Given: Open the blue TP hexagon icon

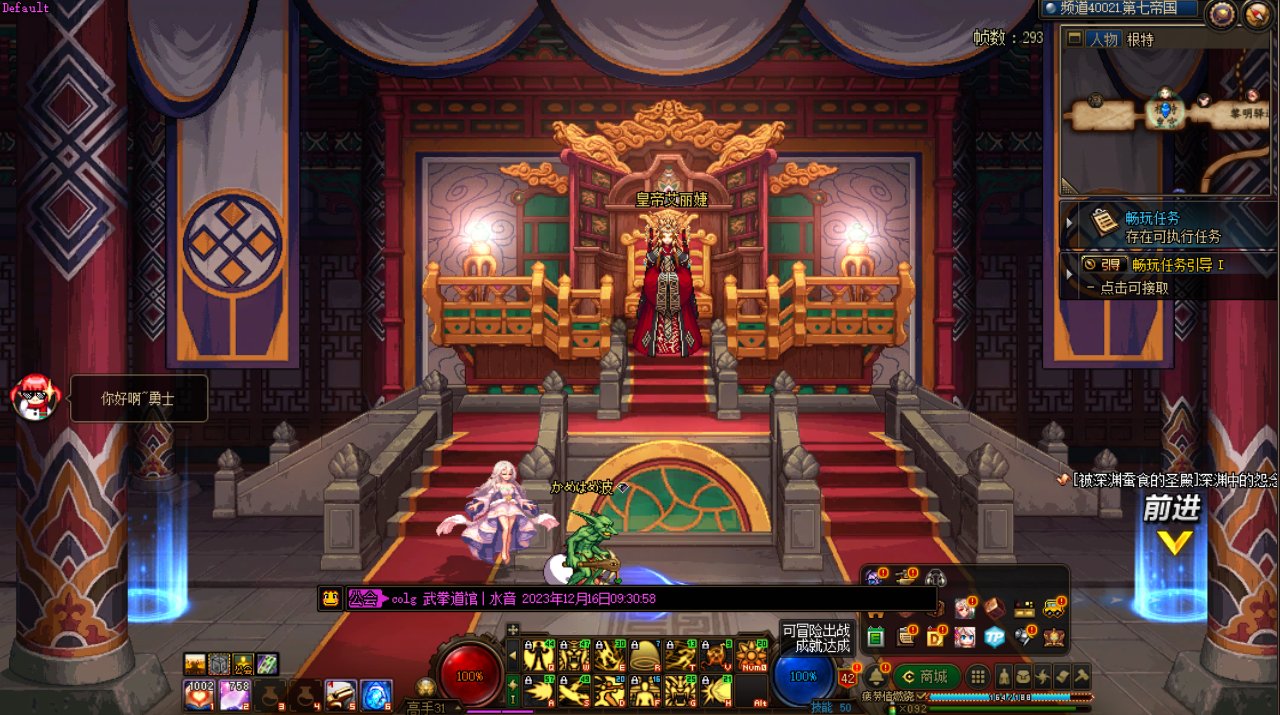Looking at the screenshot, I should pos(994,637).
